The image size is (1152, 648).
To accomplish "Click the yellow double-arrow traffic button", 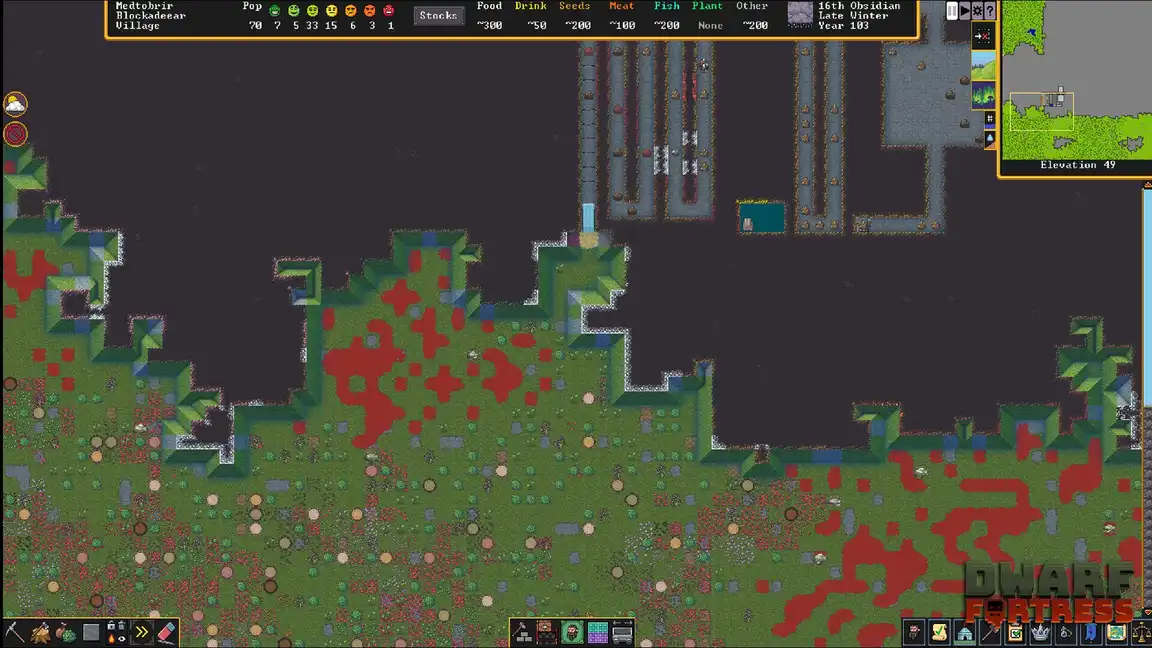I will click(142, 632).
